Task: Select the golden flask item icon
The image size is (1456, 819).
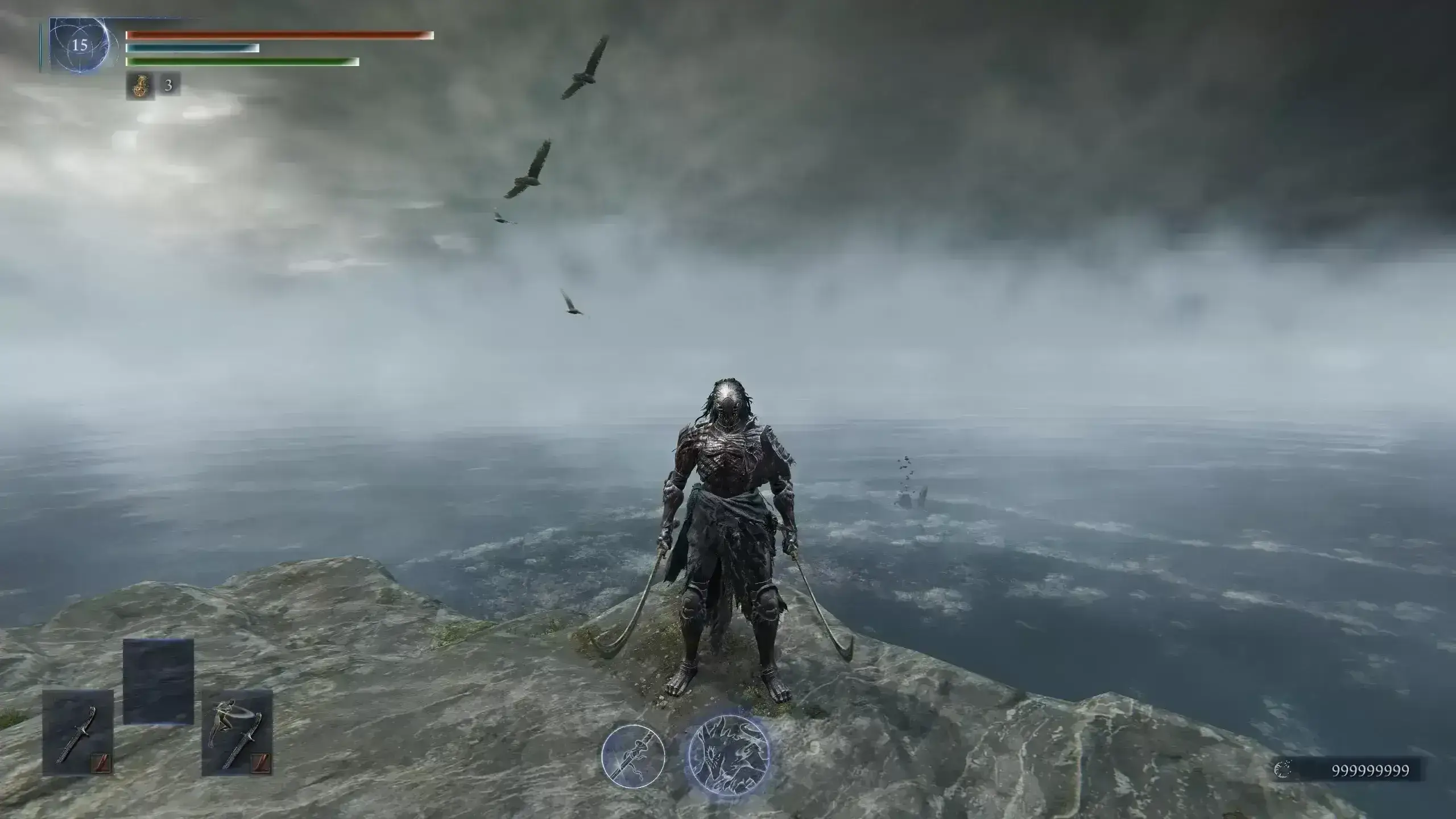Action: click(x=139, y=86)
